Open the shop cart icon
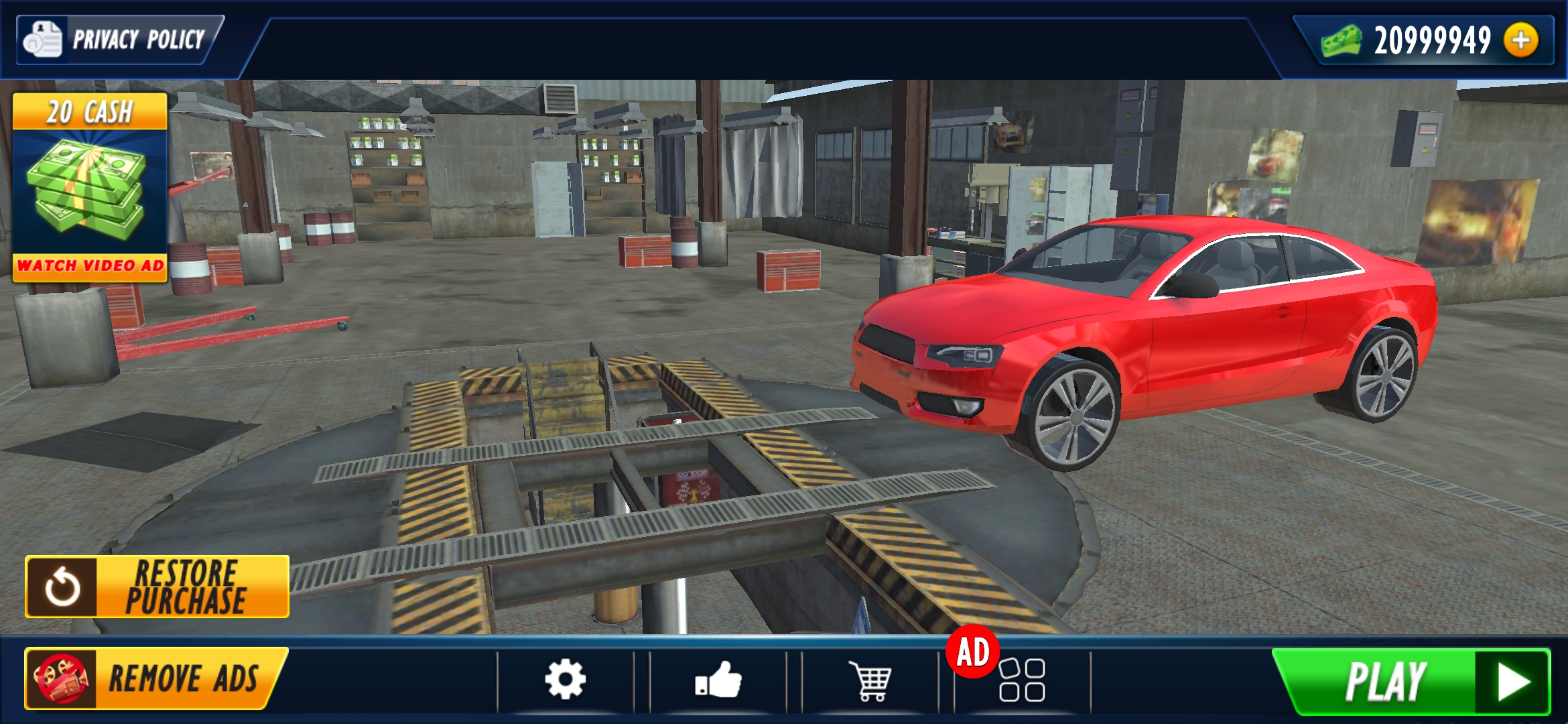The height and width of the screenshot is (724, 1568). [x=870, y=680]
